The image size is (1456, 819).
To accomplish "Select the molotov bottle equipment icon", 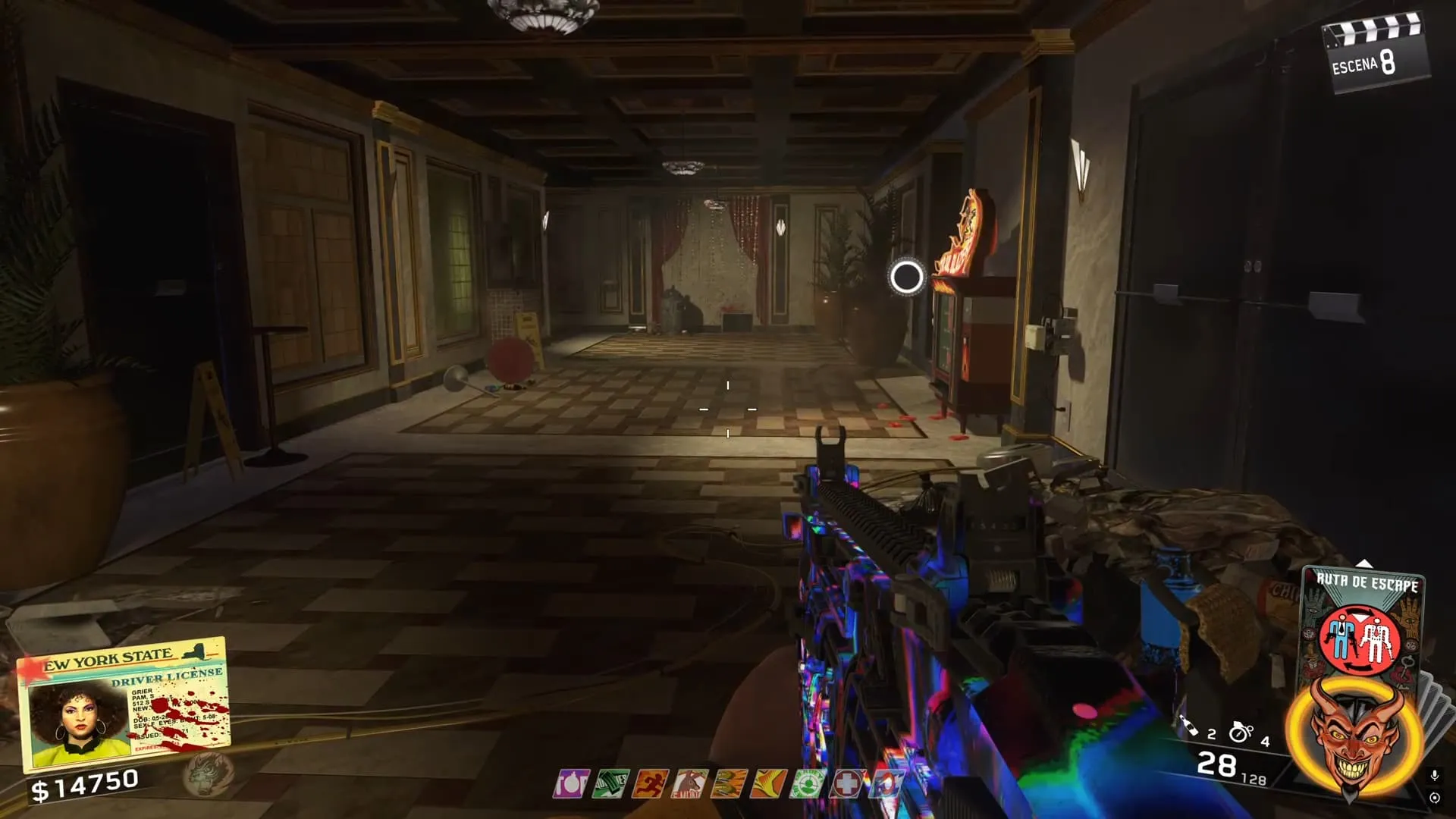I will point(1189,726).
